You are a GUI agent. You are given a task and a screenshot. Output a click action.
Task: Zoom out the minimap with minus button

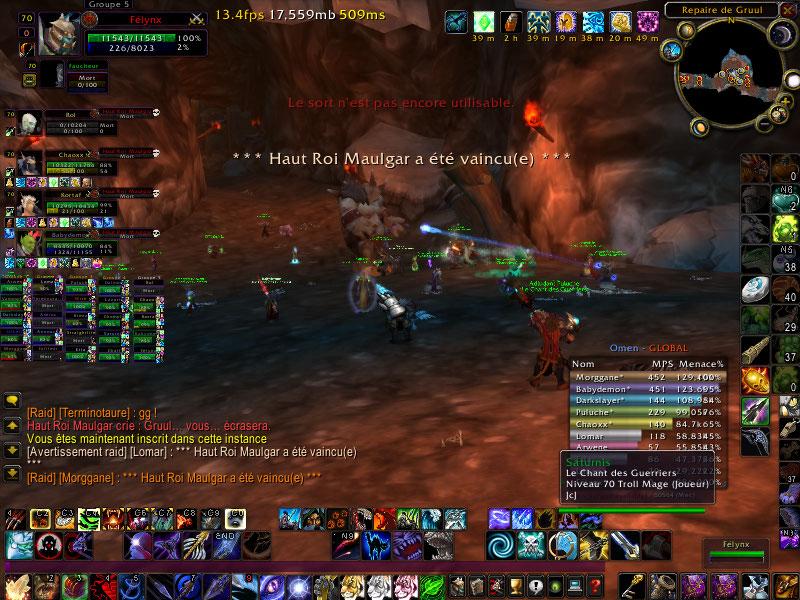pyautogui.click(x=766, y=122)
